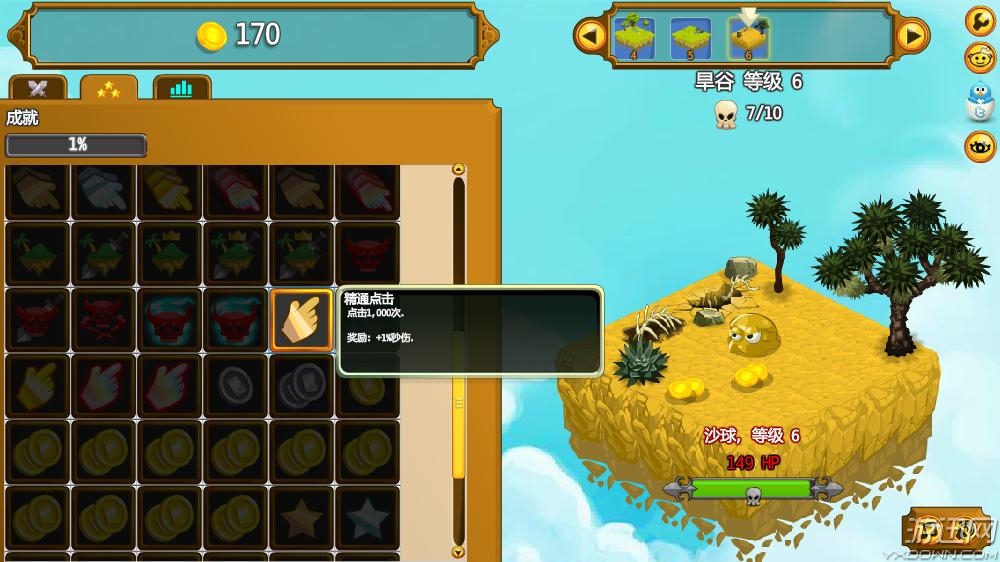Select the three stars achievements tab
The image size is (1000, 562).
[x=109, y=89]
